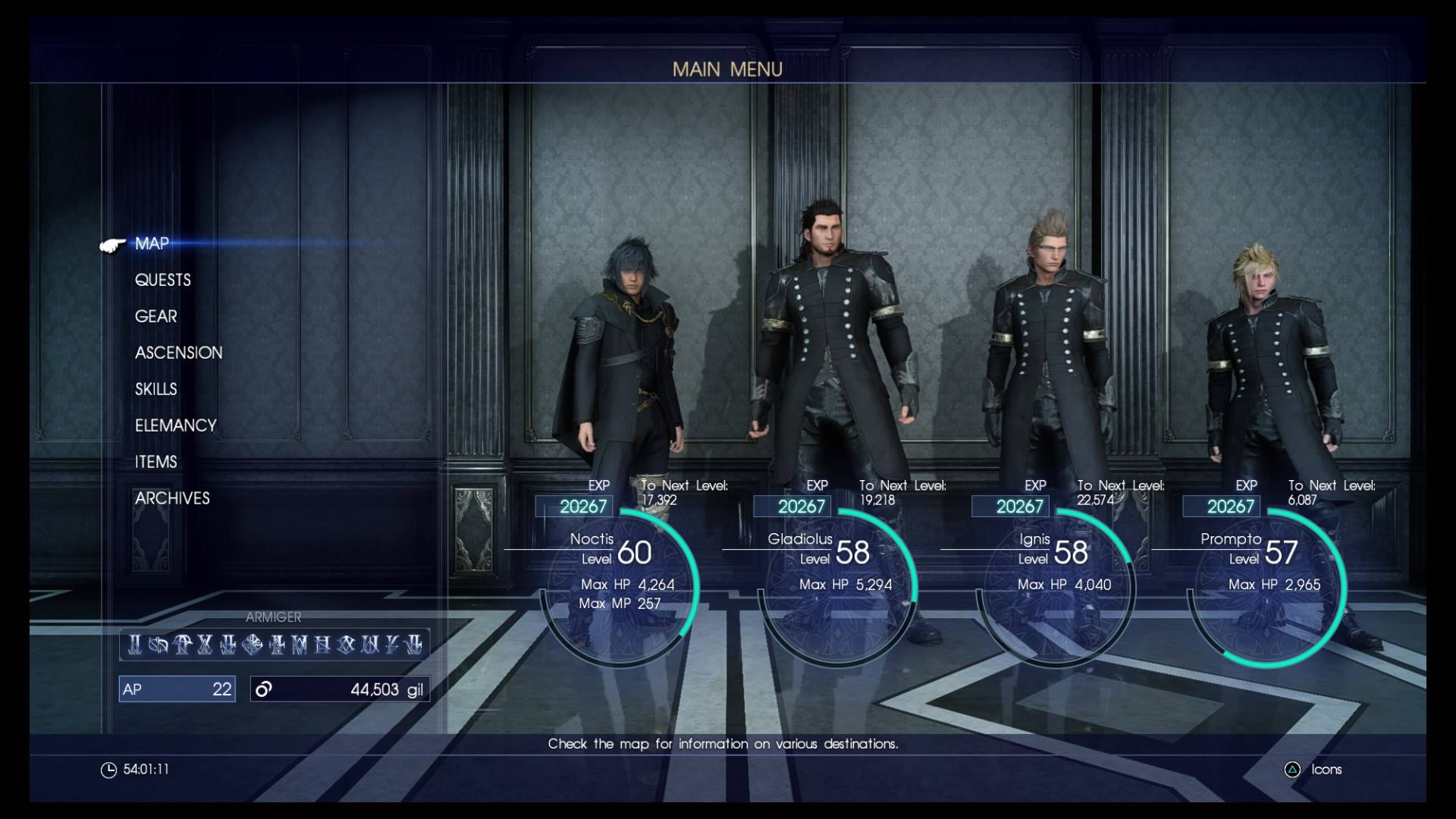Screen dimensions: 1456x819
Task: Open the Archives entry
Action: pyautogui.click(x=172, y=498)
